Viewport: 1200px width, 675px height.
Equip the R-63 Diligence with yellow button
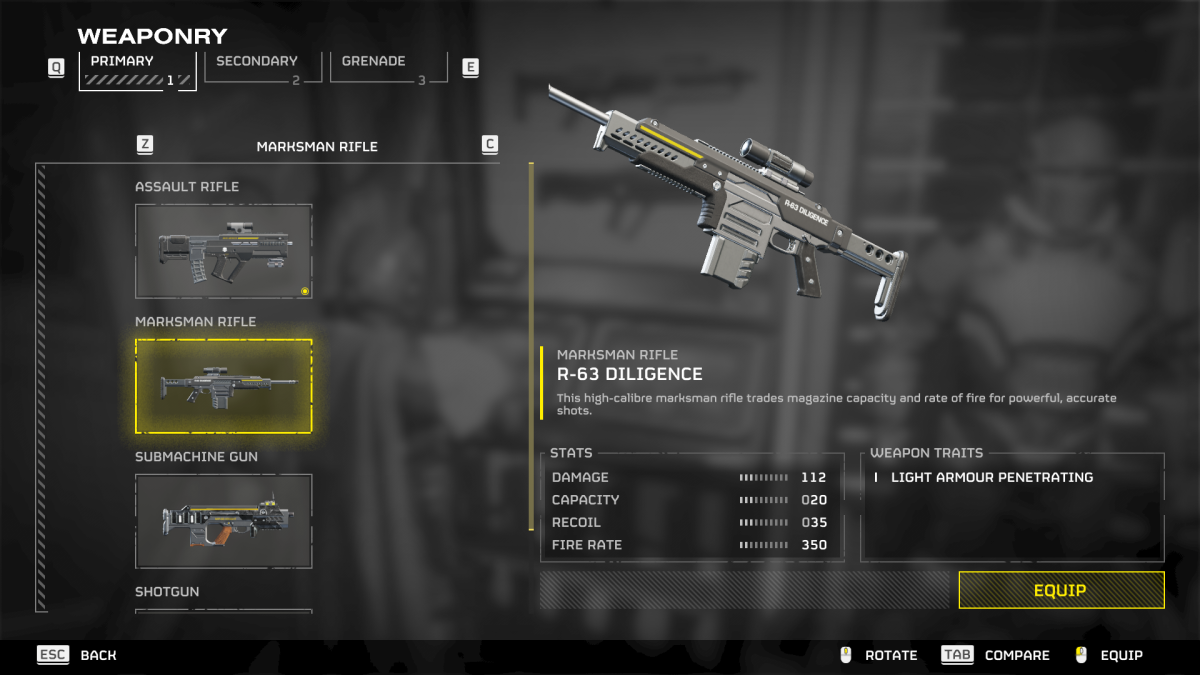pos(1060,590)
